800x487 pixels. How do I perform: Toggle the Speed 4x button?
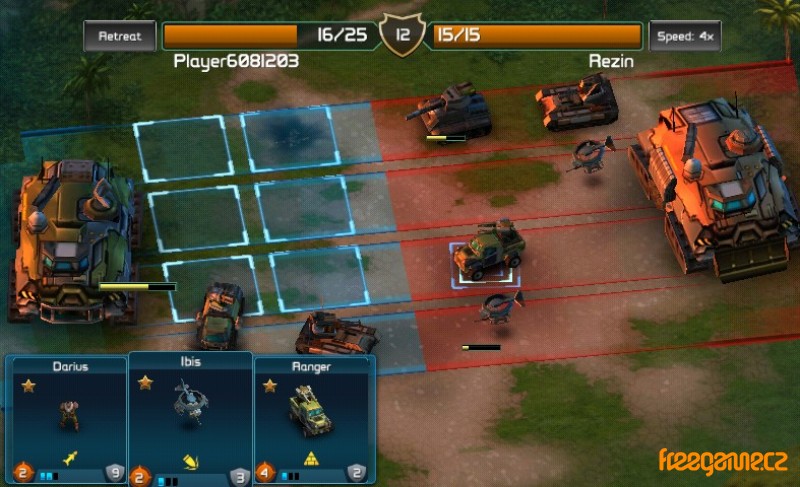[x=684, y=36]
